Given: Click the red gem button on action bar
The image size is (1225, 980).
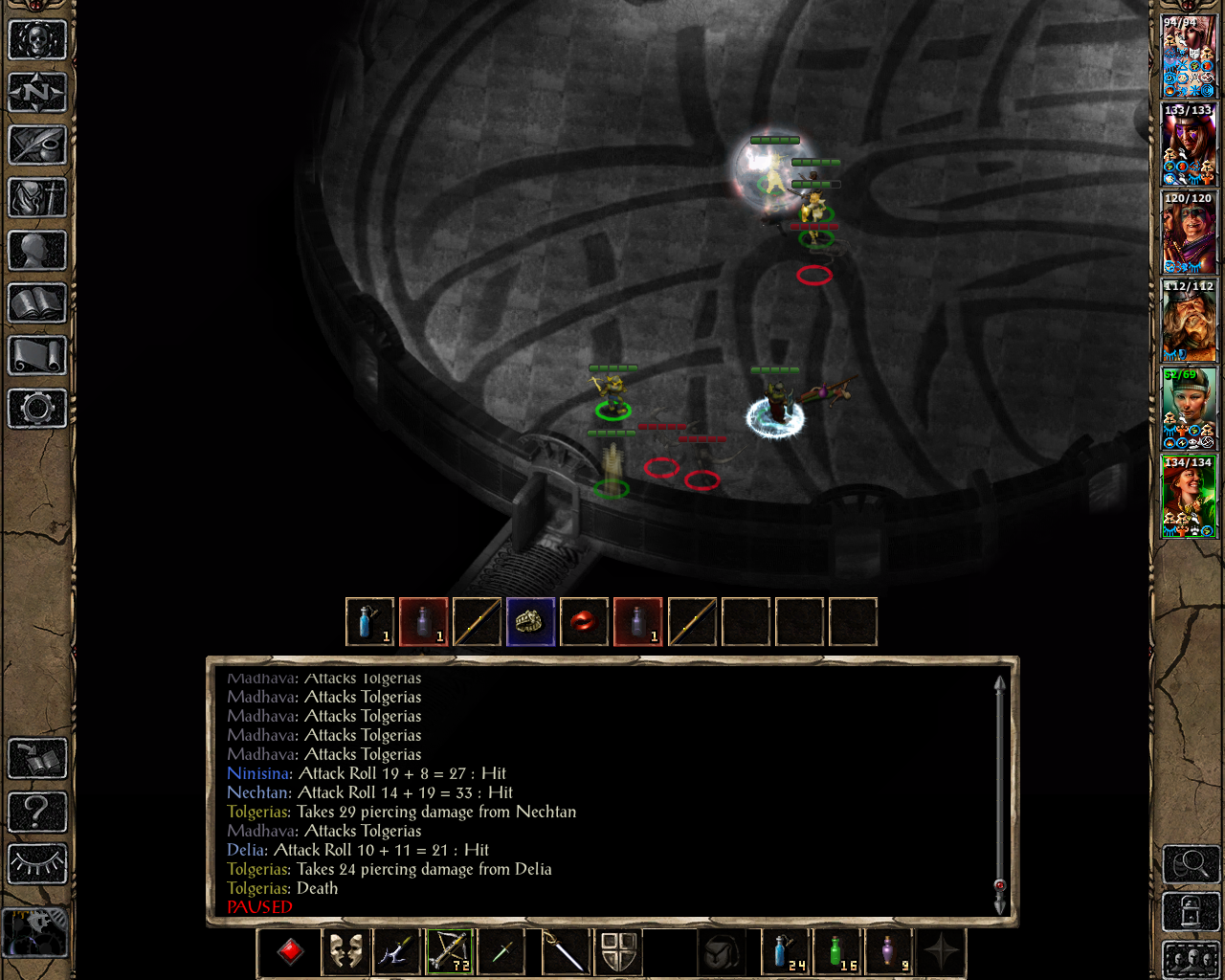Looking at the screenshot, I should point(290,951).
